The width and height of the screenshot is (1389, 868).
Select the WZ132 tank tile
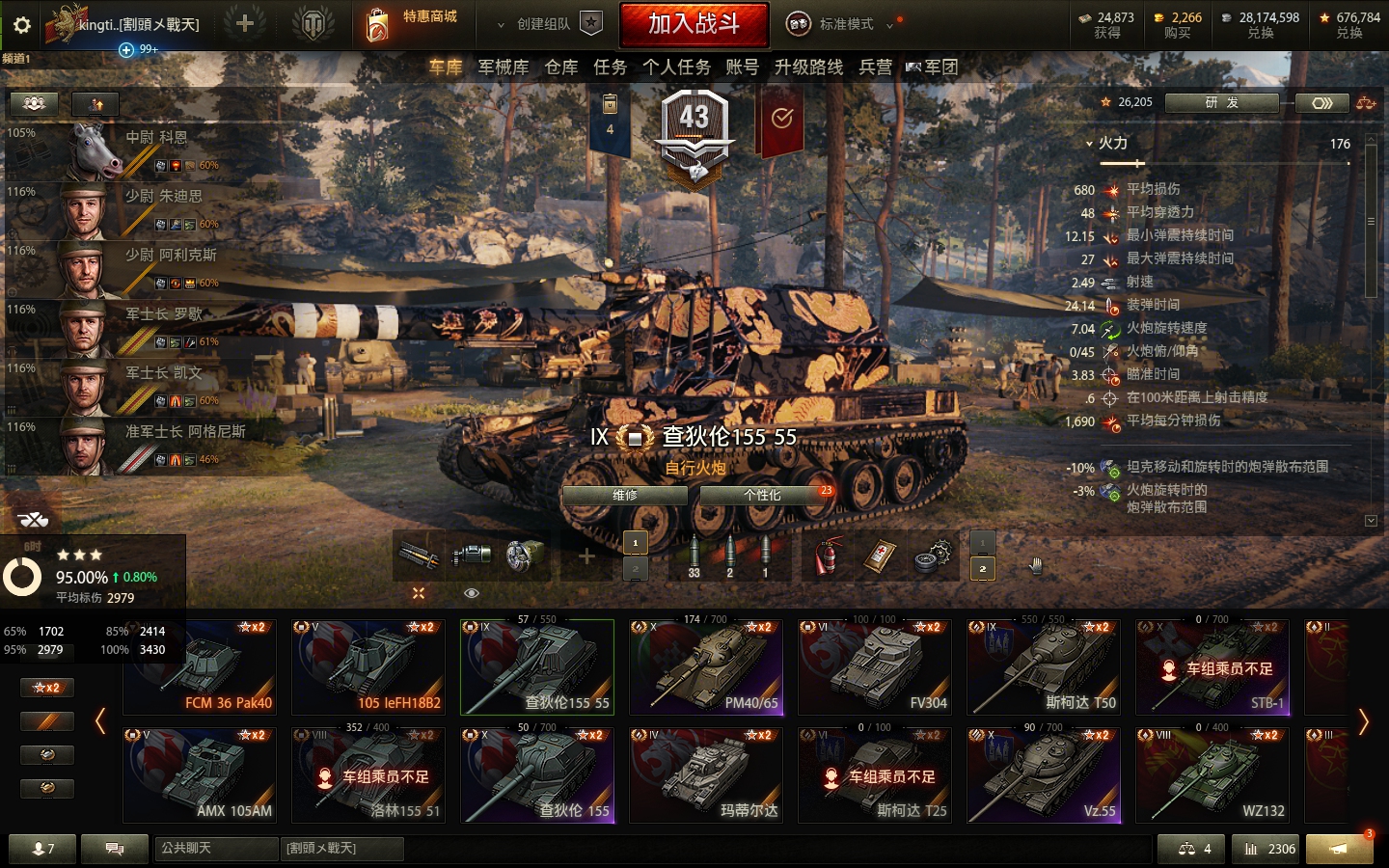pyautogui.click(x=1212, y=774)
